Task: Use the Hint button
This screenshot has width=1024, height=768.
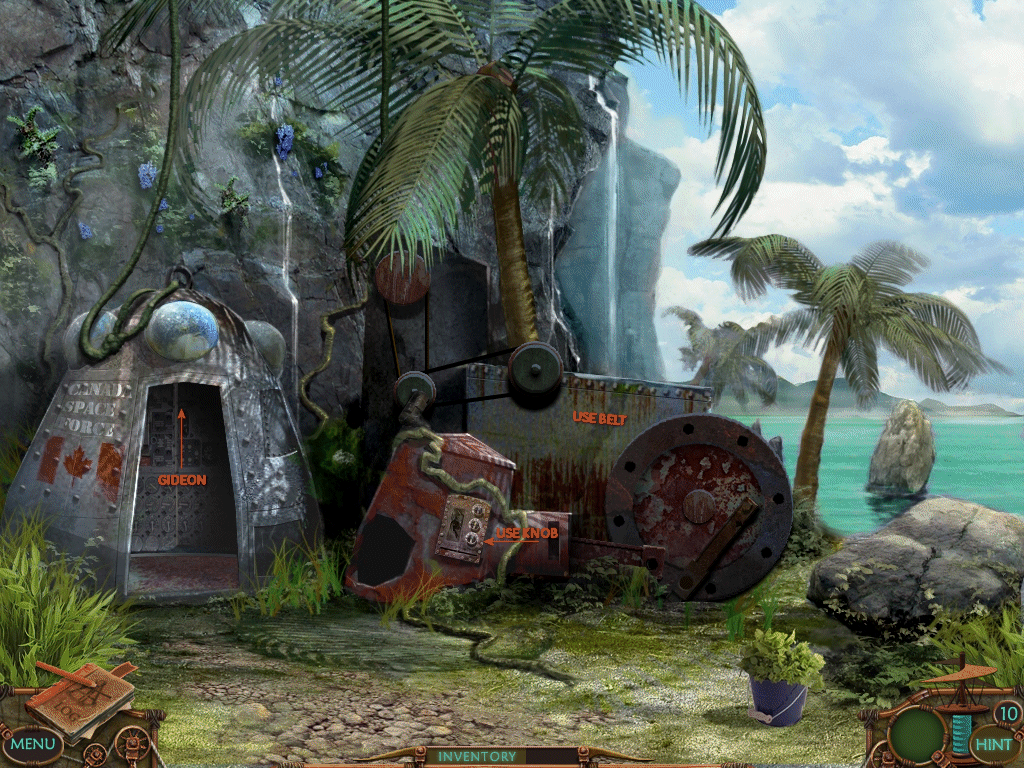Action: [x=992, y=744]
